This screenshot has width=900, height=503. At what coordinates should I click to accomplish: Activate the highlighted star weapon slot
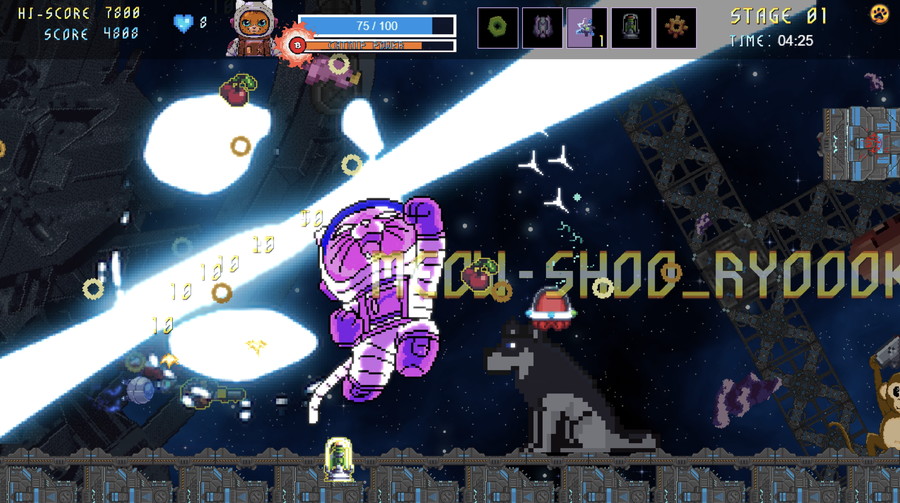586,27
